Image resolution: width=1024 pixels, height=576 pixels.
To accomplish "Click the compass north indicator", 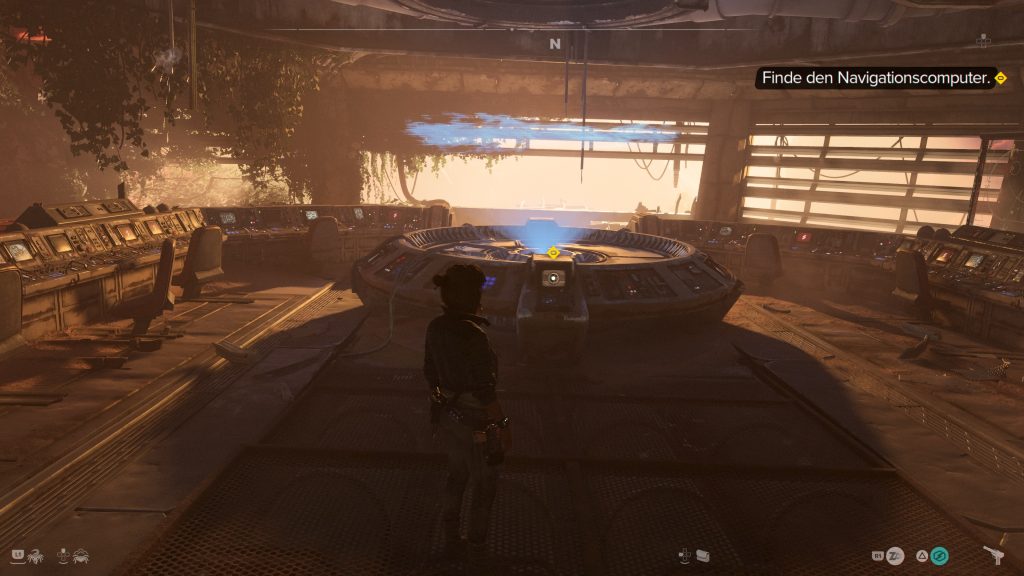I will [555, 44].
